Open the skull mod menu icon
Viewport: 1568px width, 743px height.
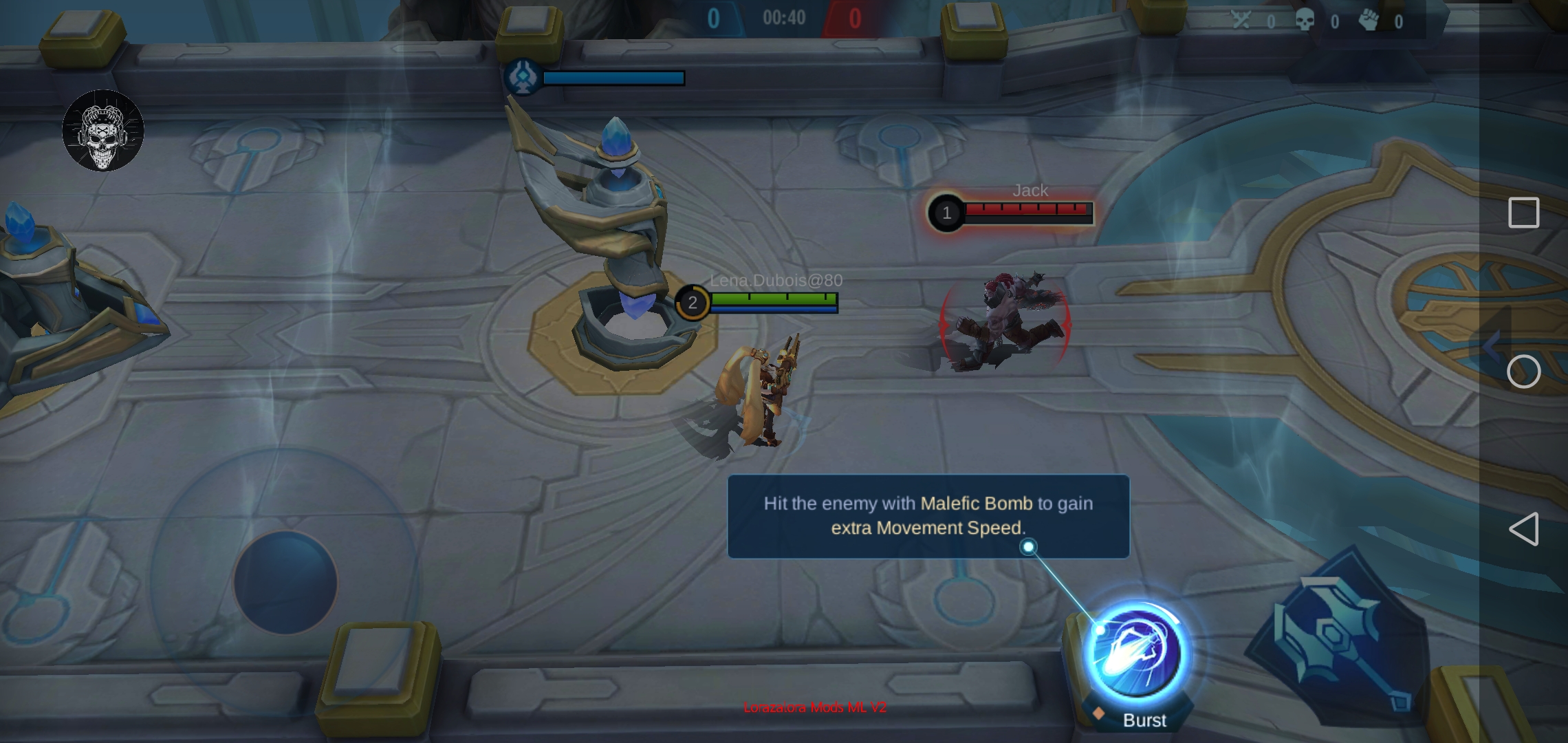pos(103,131)
